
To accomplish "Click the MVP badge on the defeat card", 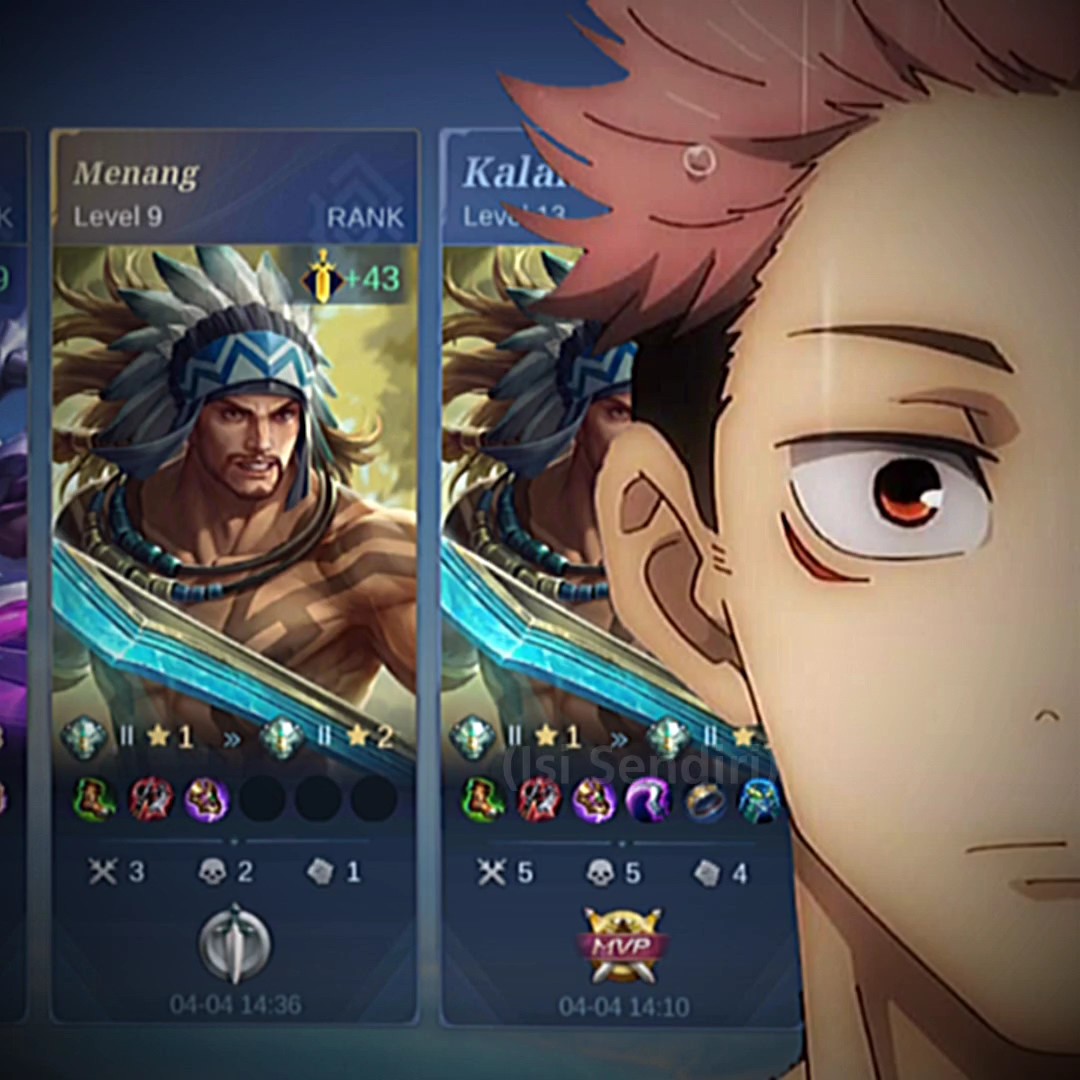I will point(624,944).
